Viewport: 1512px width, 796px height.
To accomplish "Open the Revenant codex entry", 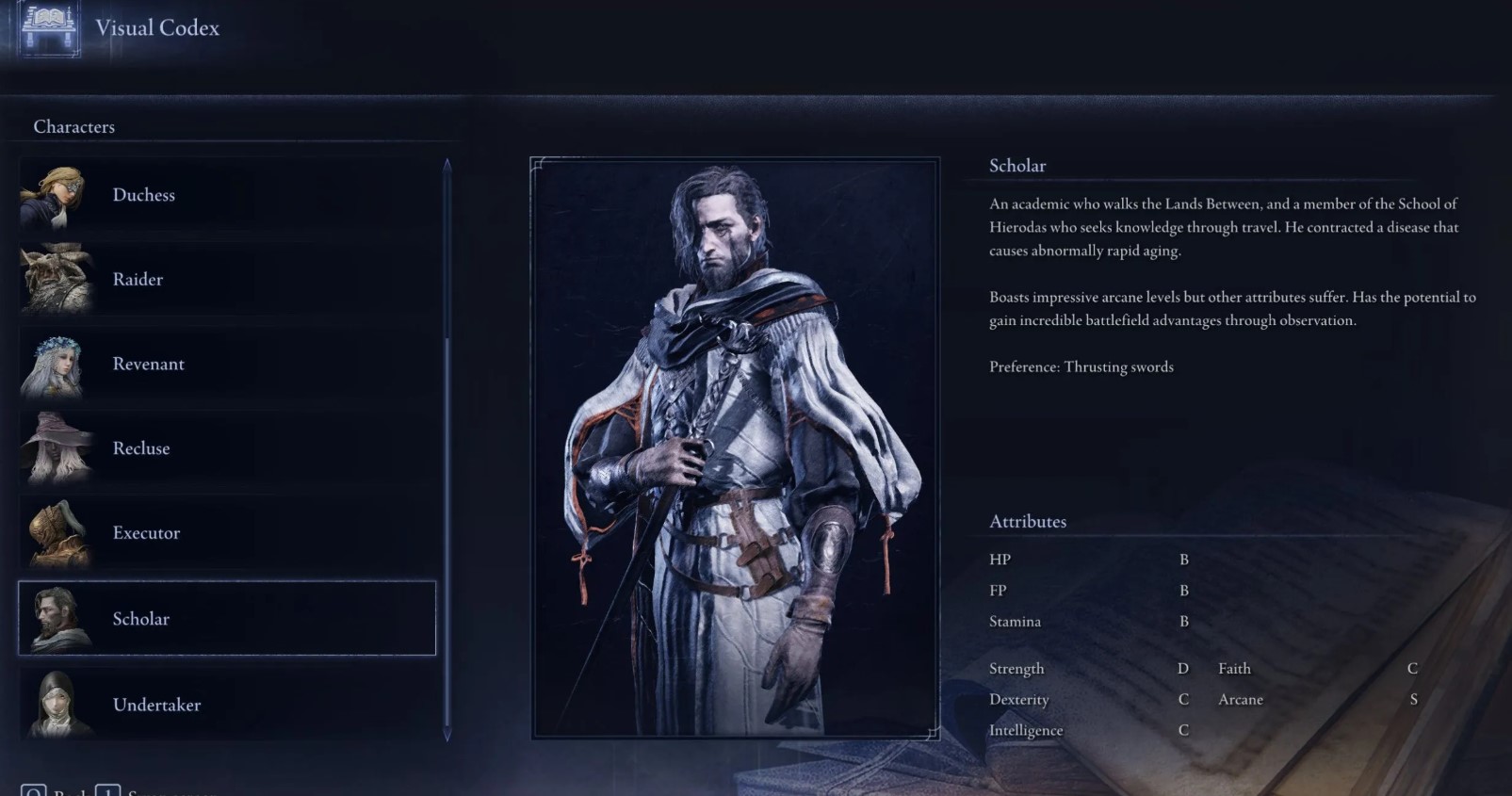I will [226, 365].
